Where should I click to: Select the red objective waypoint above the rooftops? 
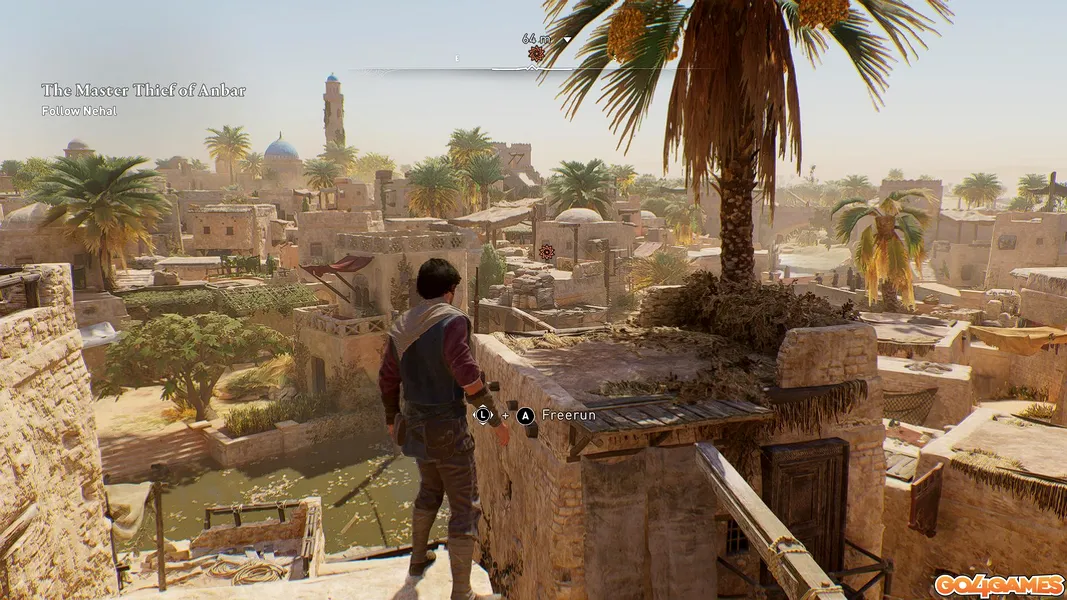coord(546,252)
